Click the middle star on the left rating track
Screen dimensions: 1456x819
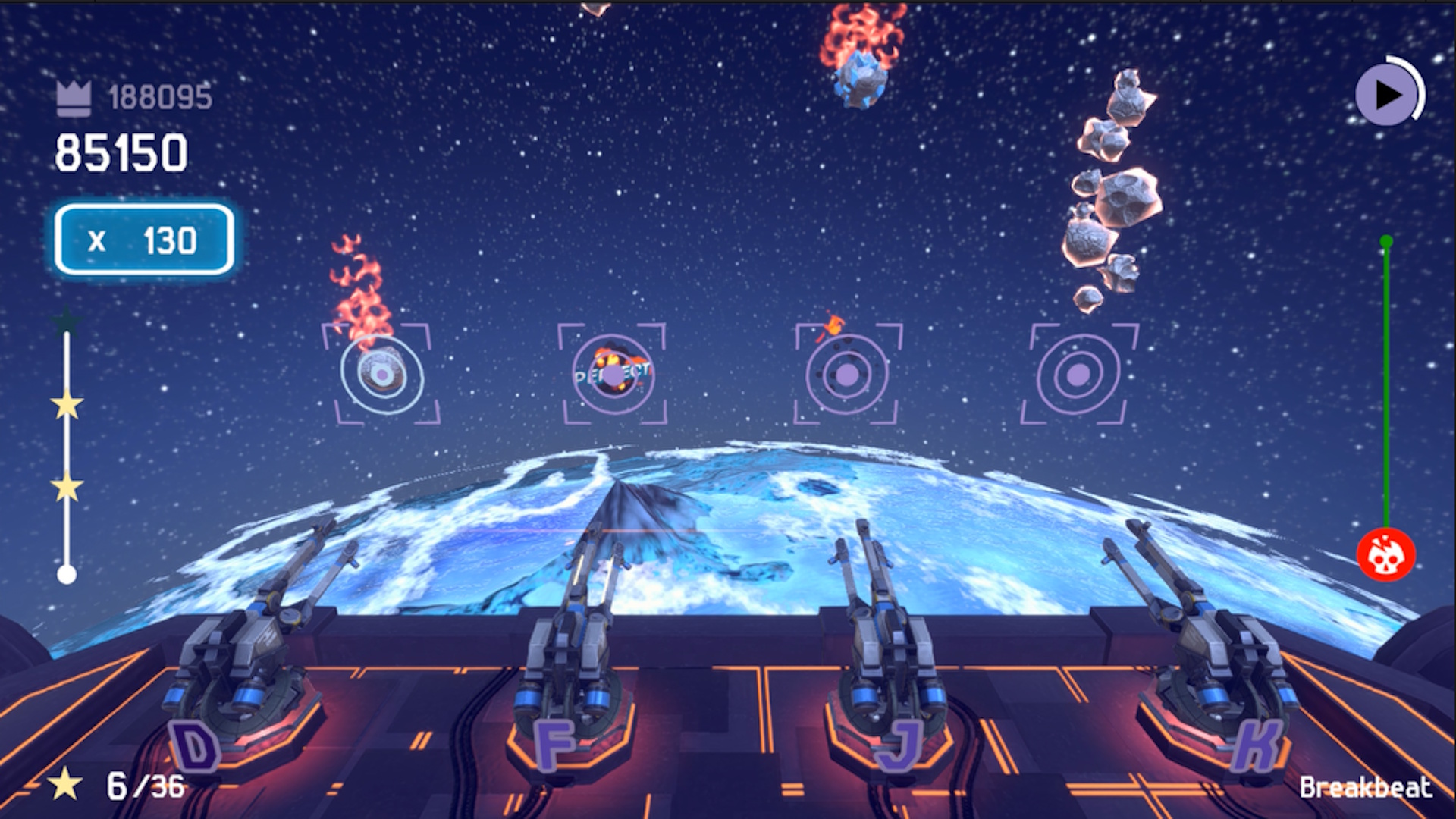(65, 406)
